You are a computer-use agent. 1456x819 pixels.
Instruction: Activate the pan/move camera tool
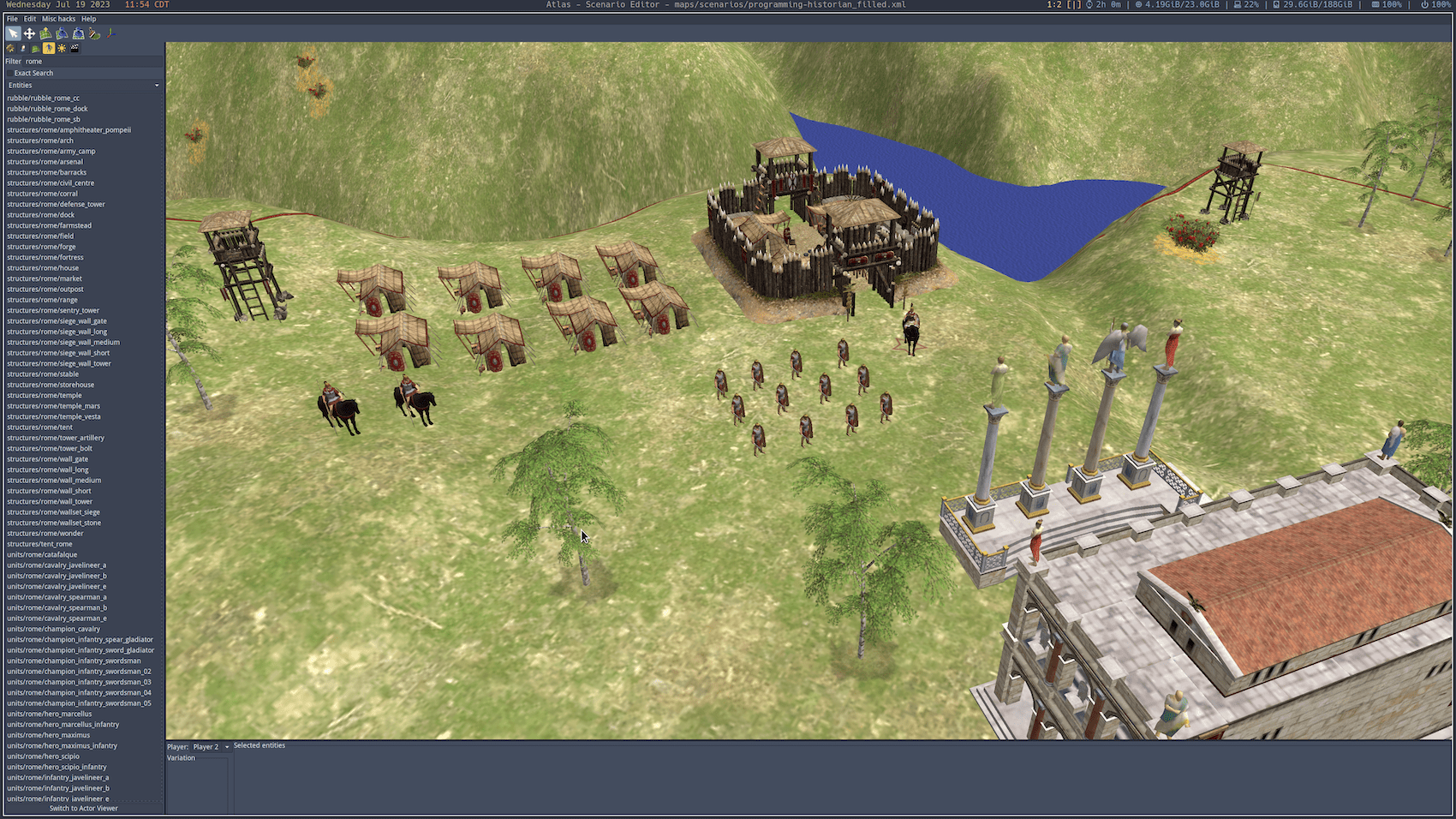click(29, 33)
